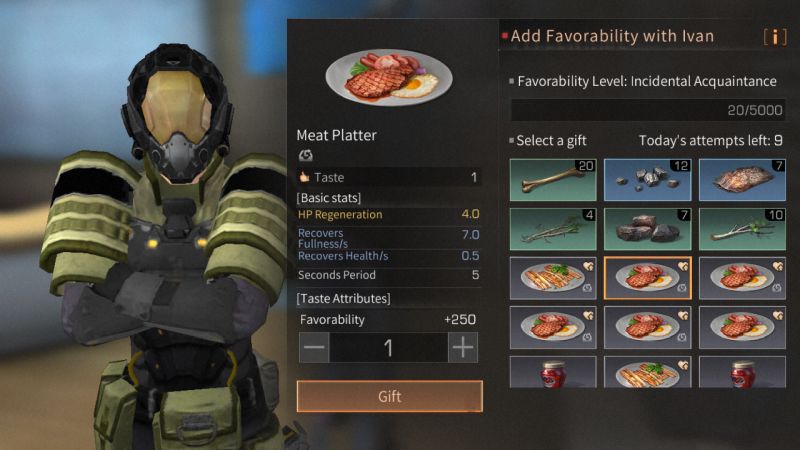Click the gift quantity number field
Viewport: 800px width, 450px height.
(388, 348)
